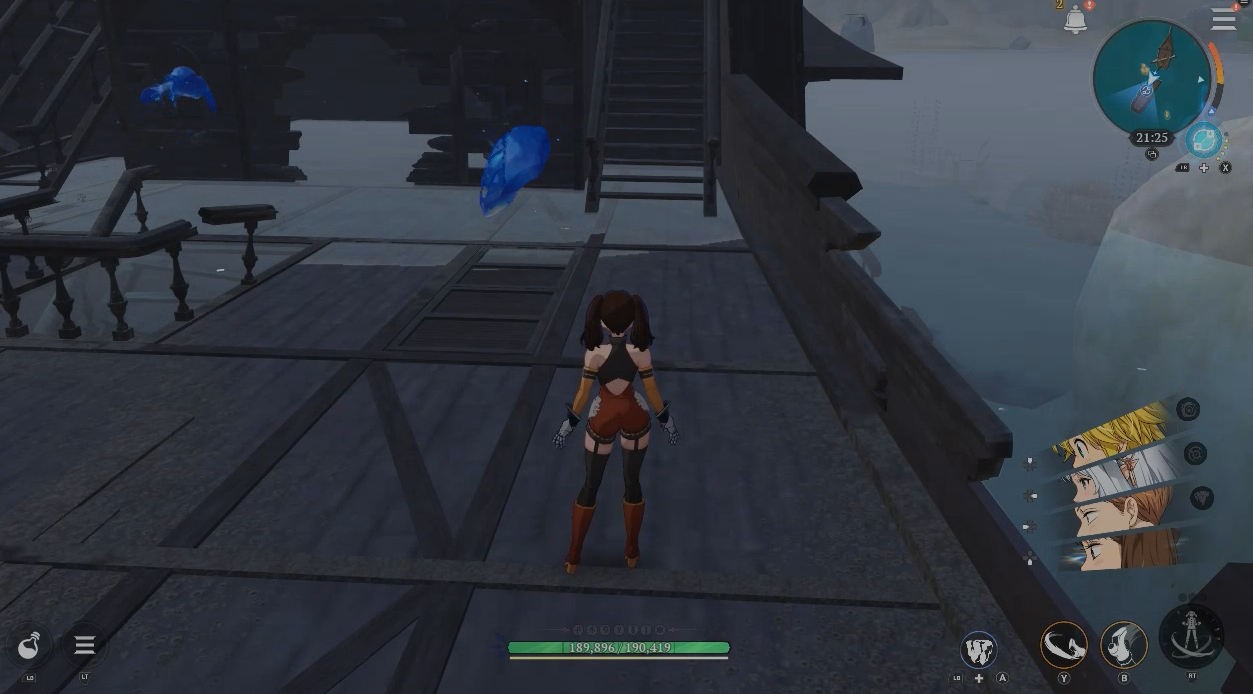Open the main menu at top right
This screenshot has width=1253, height=694.
tap(1223, 20)
